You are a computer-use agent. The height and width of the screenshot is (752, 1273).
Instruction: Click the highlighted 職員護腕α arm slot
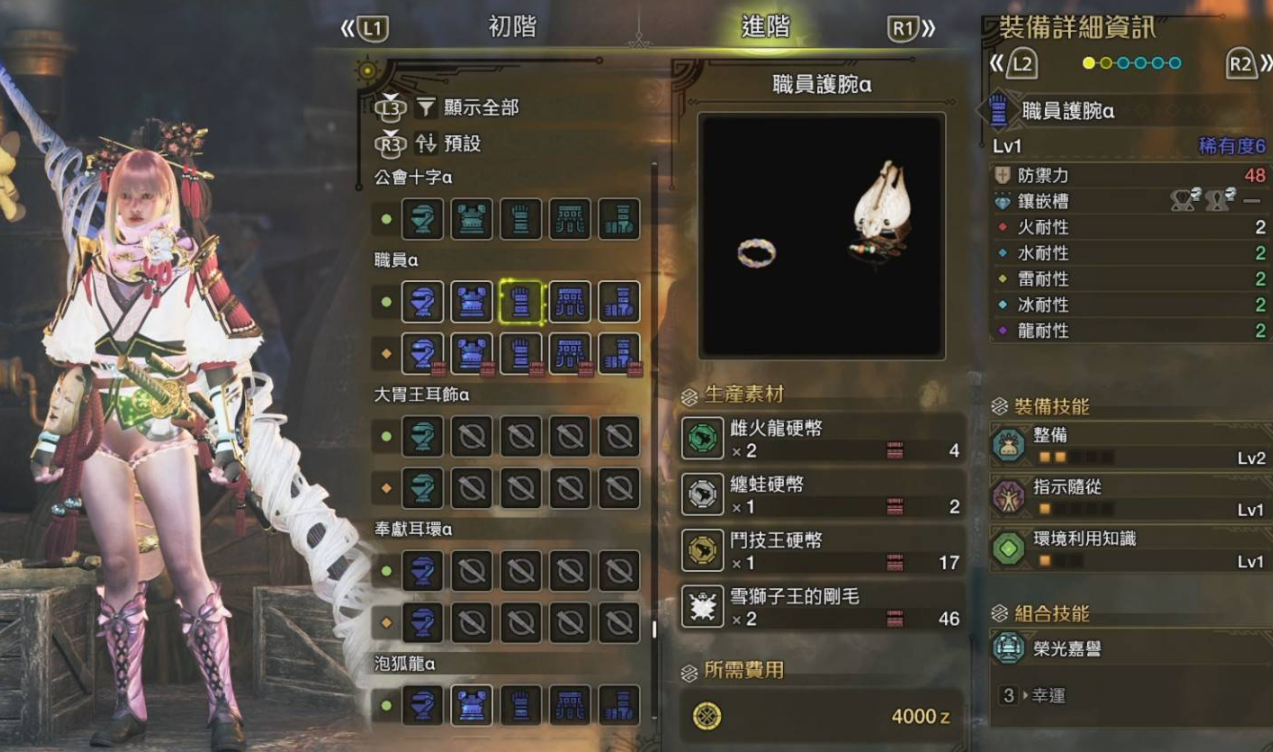[520, 302]
